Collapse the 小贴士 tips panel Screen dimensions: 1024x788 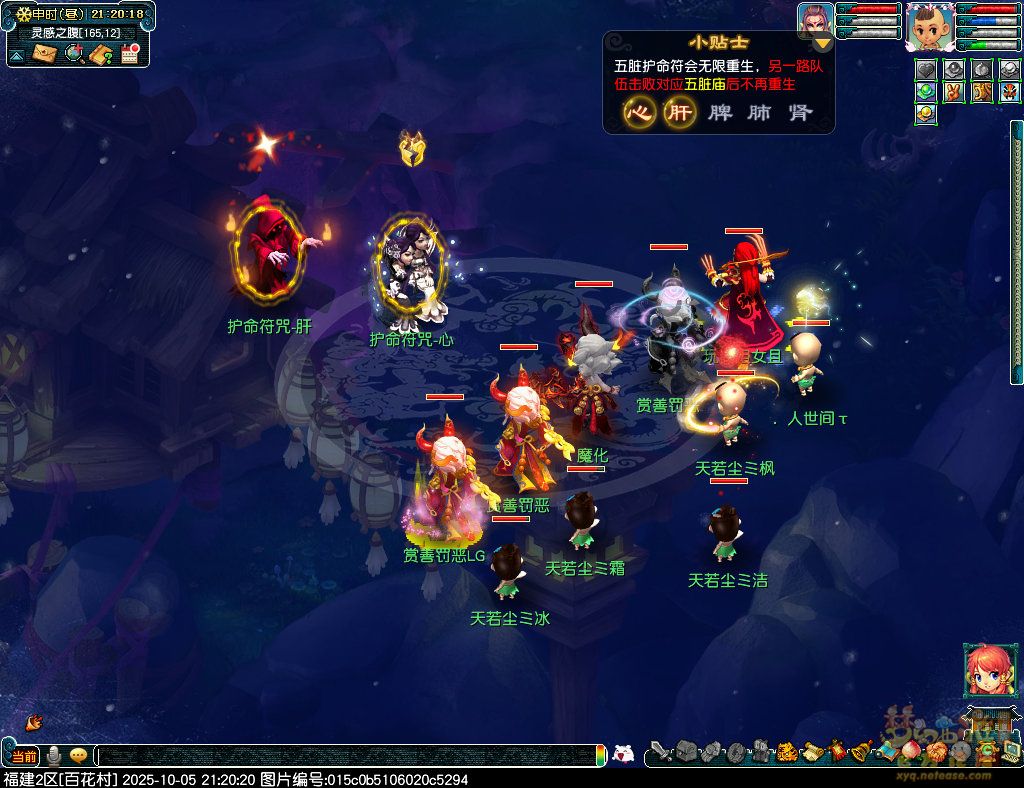[822, 42]
